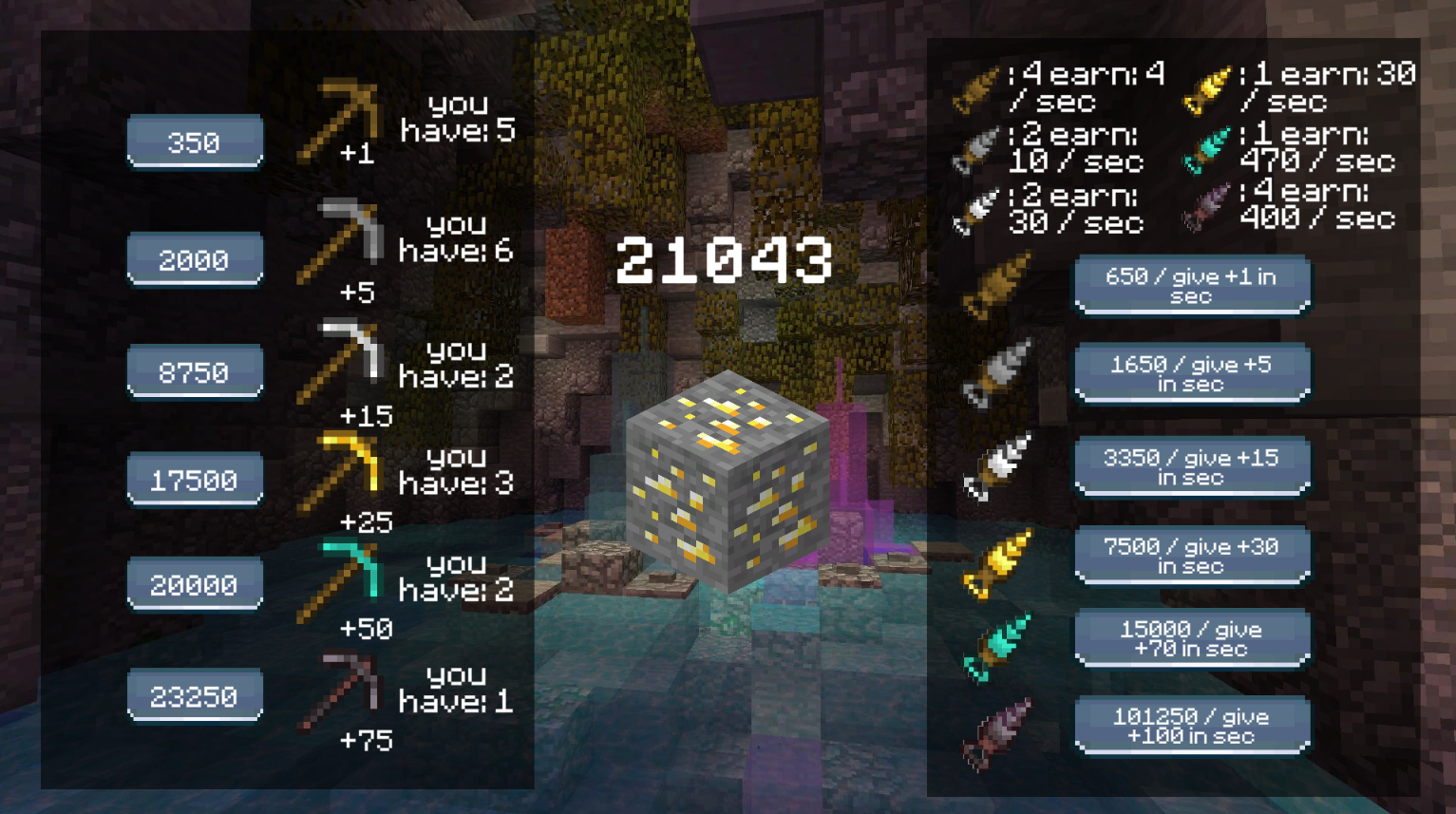Purchase the 2000 pickaxe upgrade

click(194, 258)
